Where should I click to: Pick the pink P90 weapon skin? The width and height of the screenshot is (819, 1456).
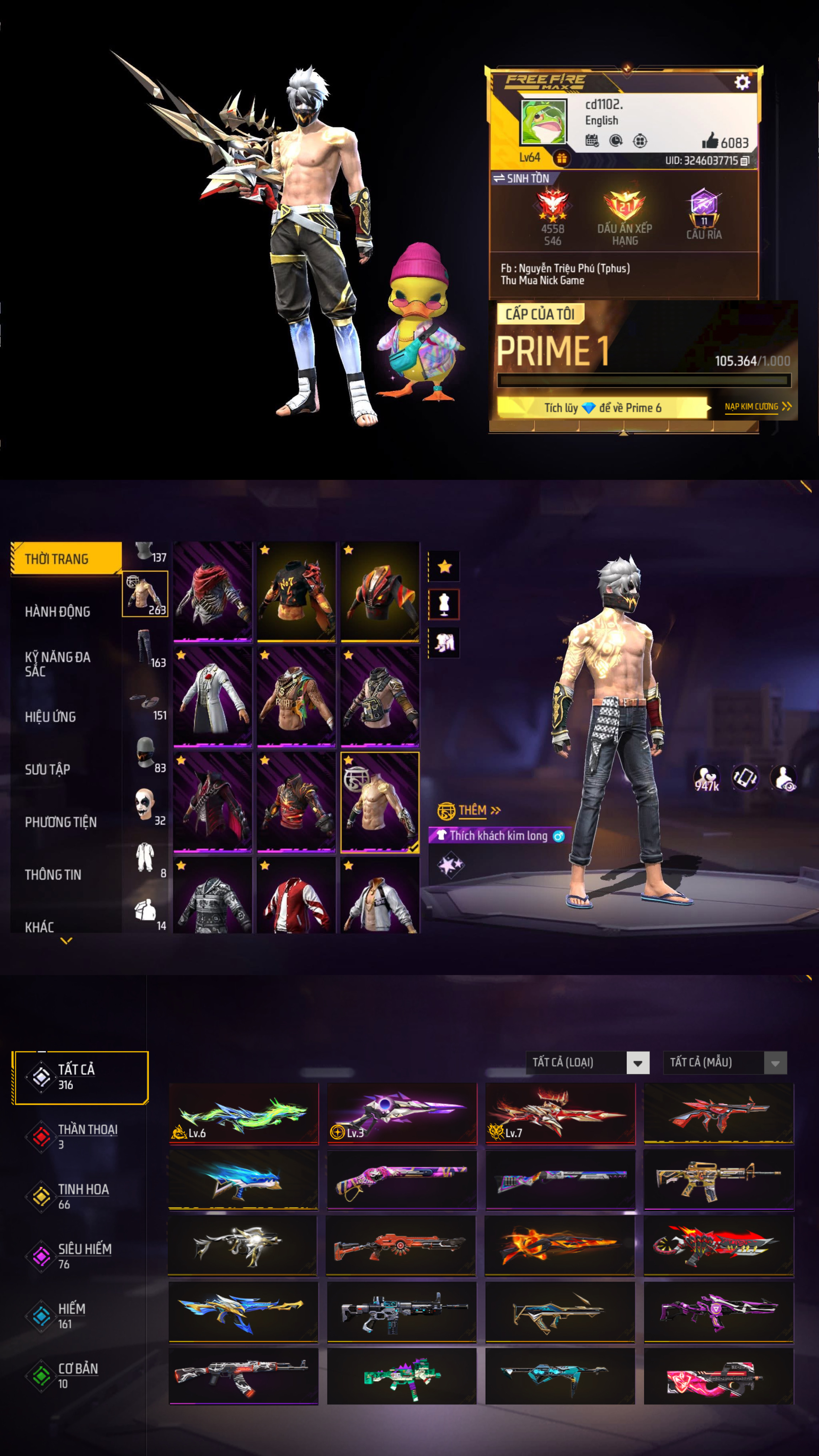[x=718, y=1376]
